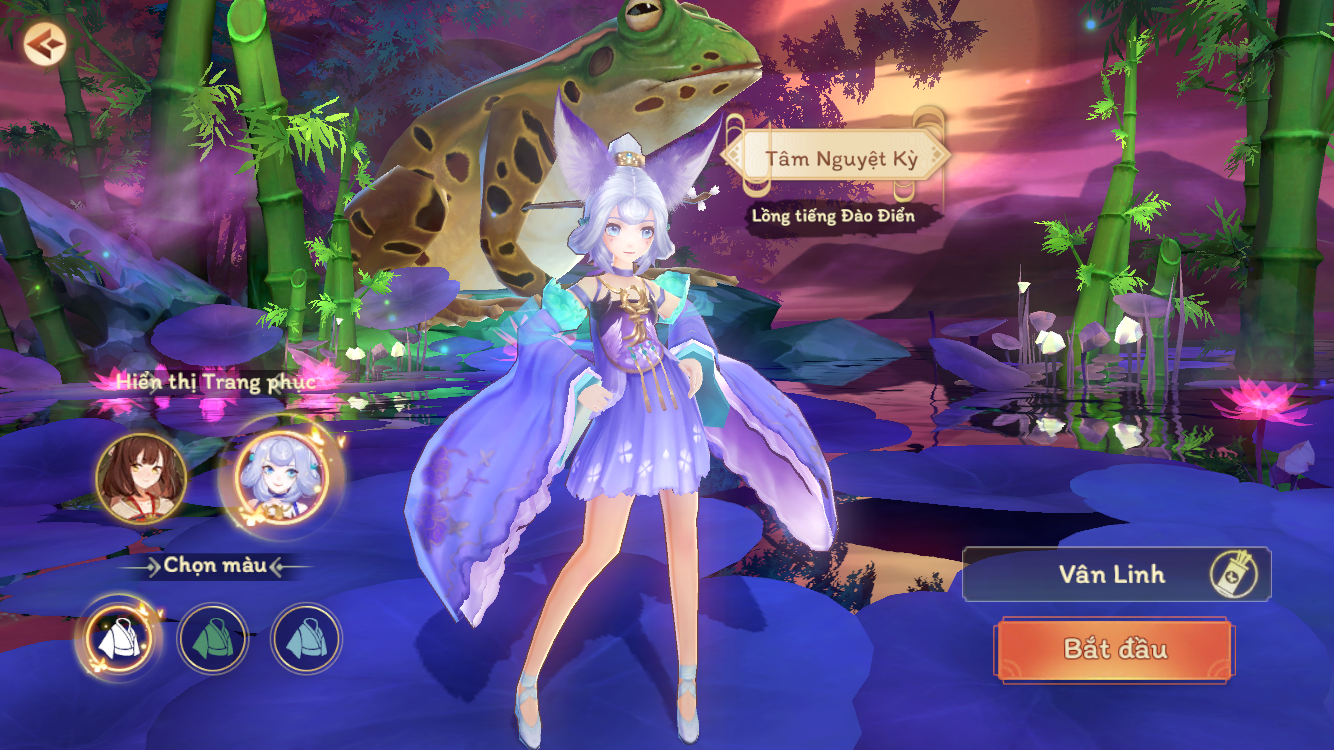This screenshot has width=1334, height=750.
Task: Start the game with Bắt đầu
Action: pyautogui.click(x=1114, y=649)
